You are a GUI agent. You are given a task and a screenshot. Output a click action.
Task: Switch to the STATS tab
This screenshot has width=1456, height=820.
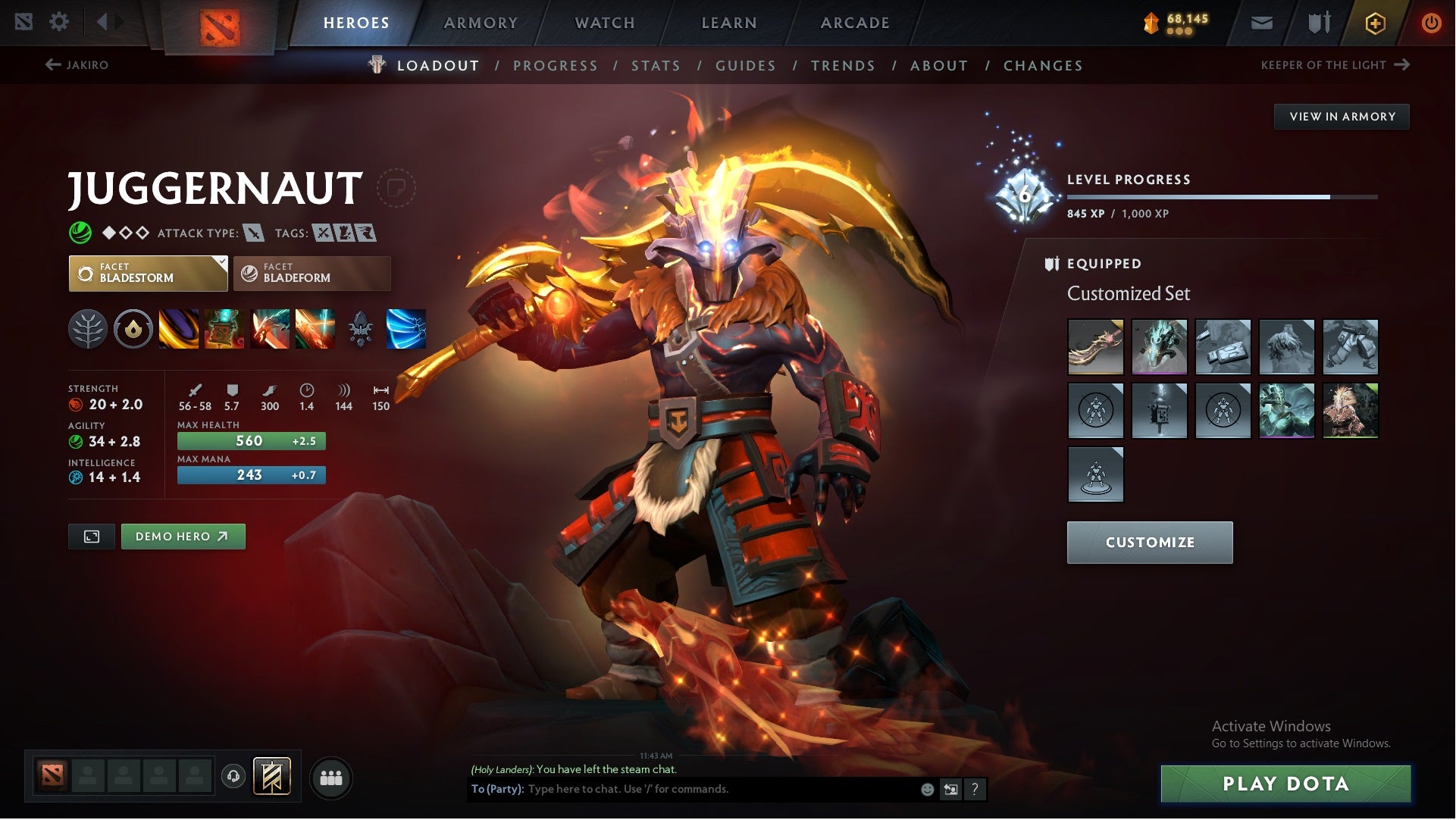[656, 65]
